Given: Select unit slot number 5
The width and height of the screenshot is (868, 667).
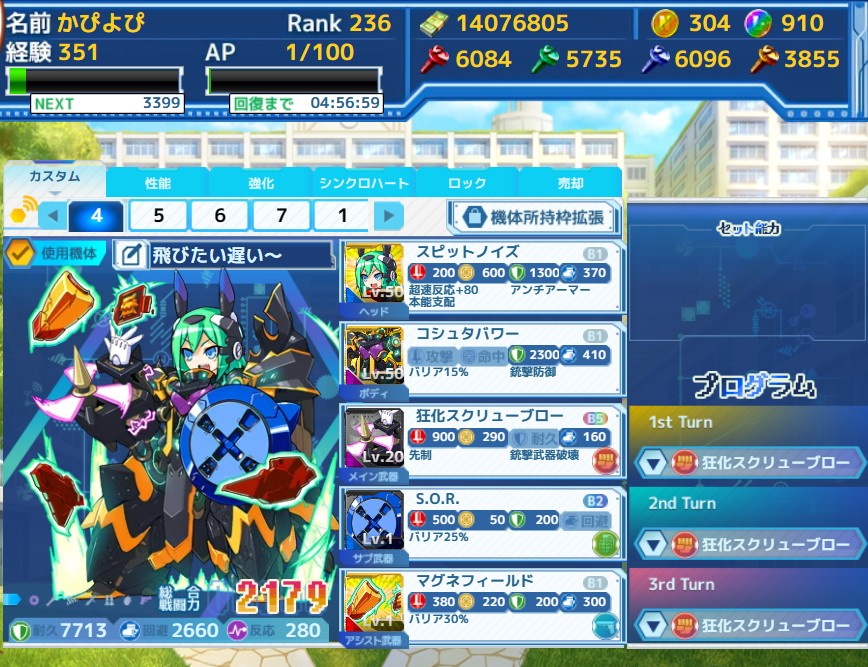Looking at the screenshot, I should tap(158, 216).
